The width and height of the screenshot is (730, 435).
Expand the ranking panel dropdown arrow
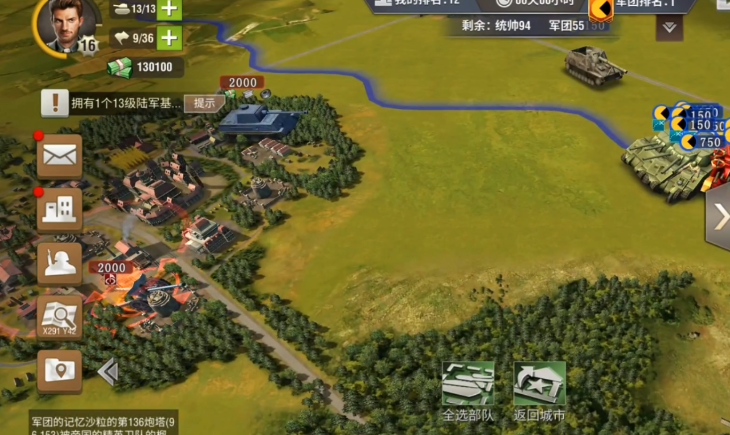click(669, 26)
